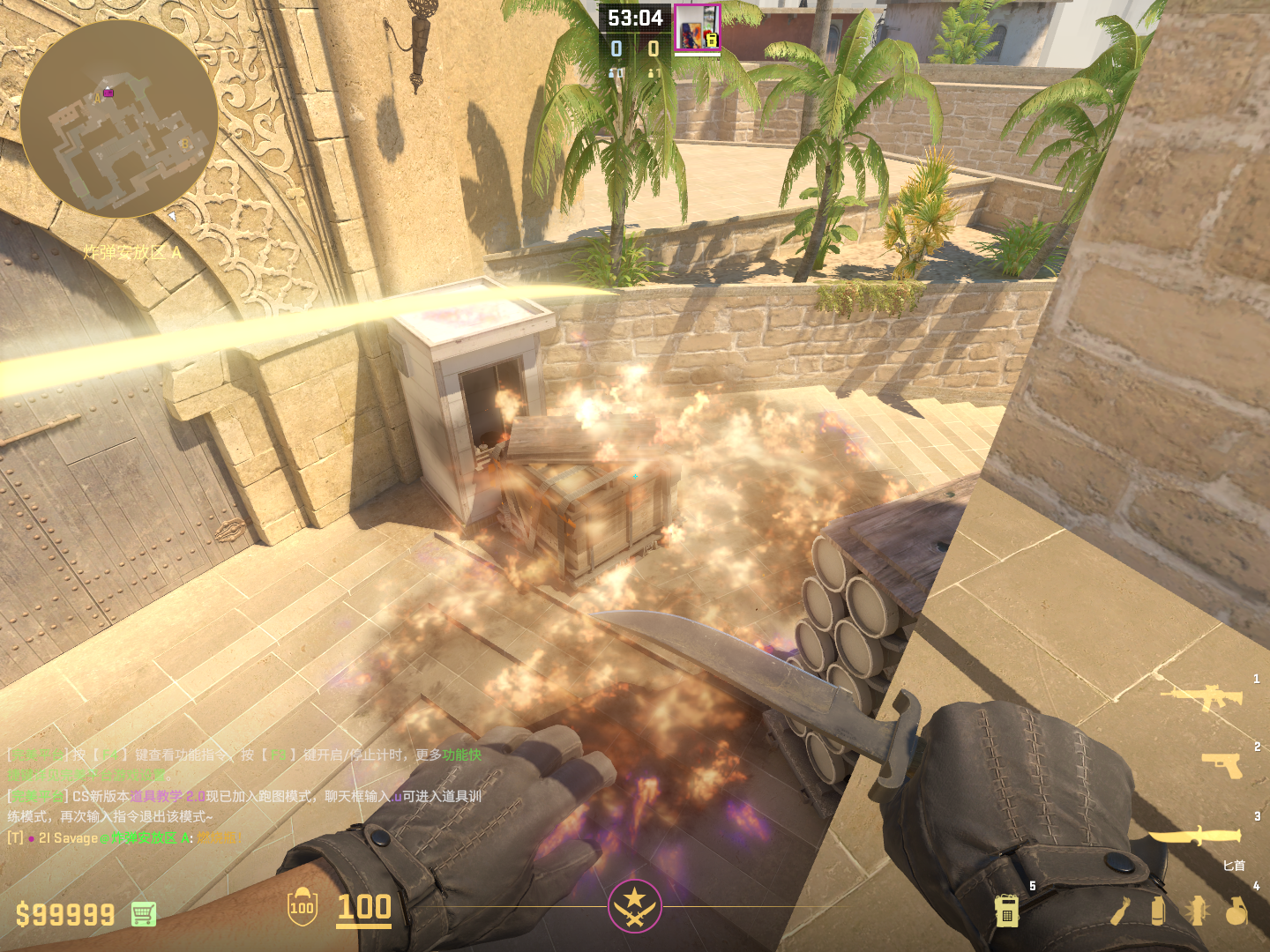
Task: Switch to the pistol in slot 2
Action: point(1223,765)
